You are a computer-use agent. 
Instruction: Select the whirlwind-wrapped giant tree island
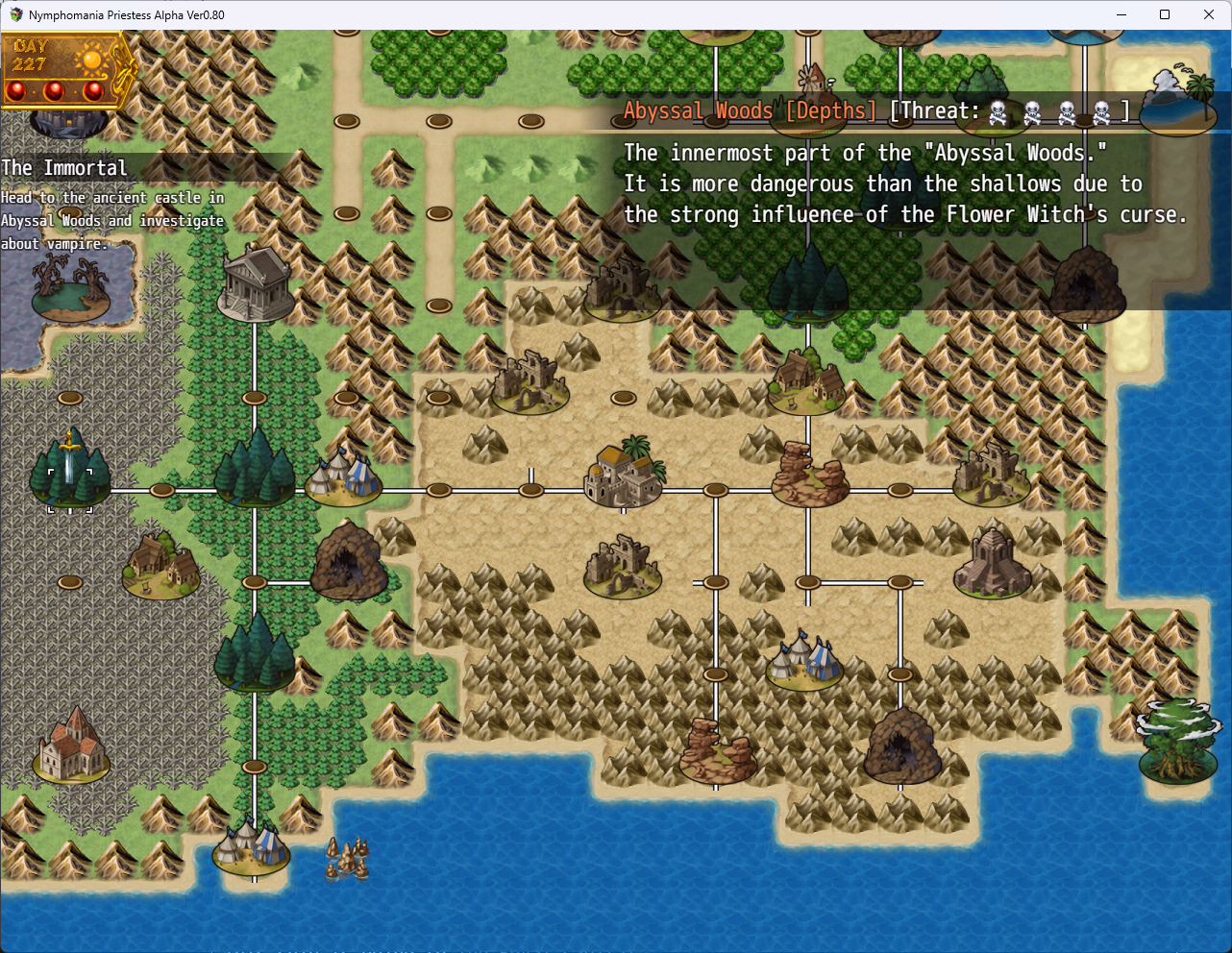pos(1177,744)
